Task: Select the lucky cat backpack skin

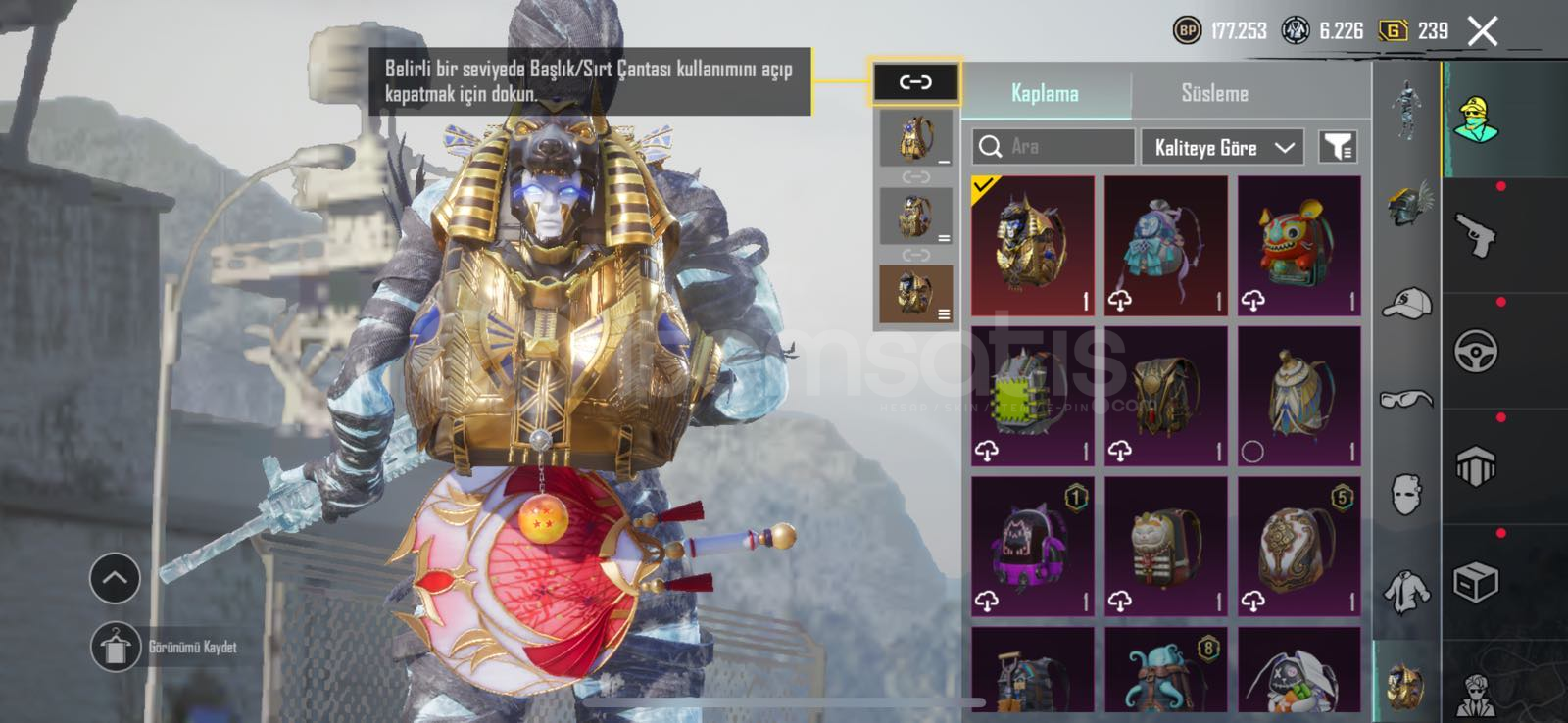Action: [1165, 547]
